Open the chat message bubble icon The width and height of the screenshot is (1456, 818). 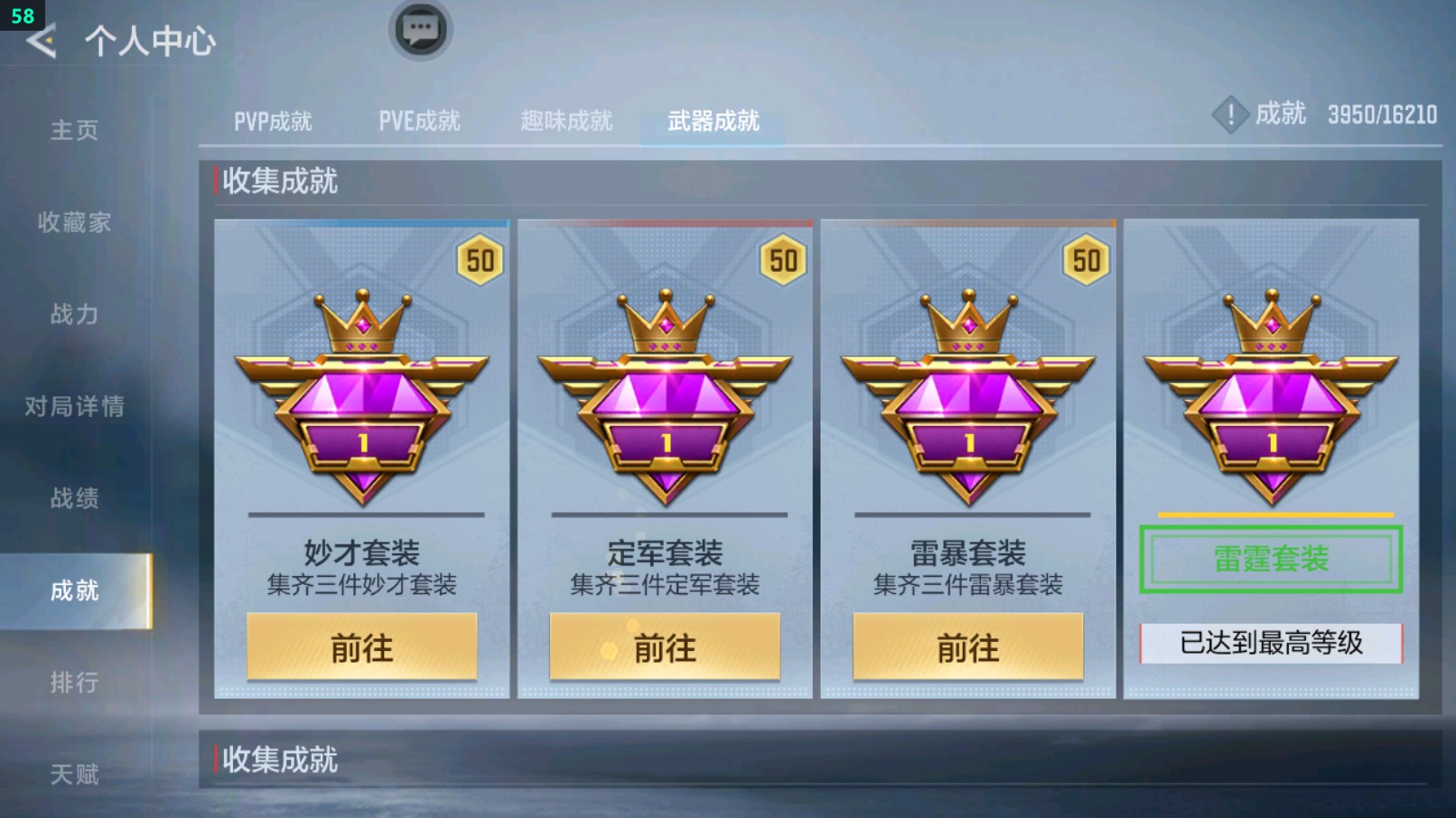[x=419, y=29]
